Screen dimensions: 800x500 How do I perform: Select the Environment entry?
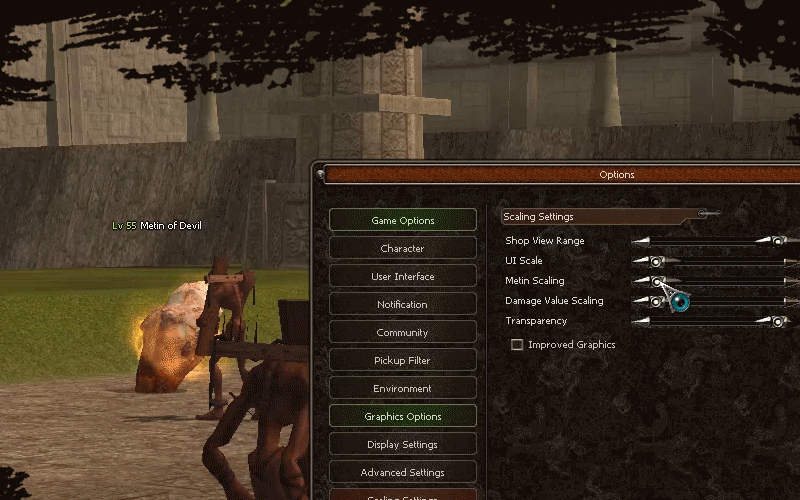pos(402,388)
